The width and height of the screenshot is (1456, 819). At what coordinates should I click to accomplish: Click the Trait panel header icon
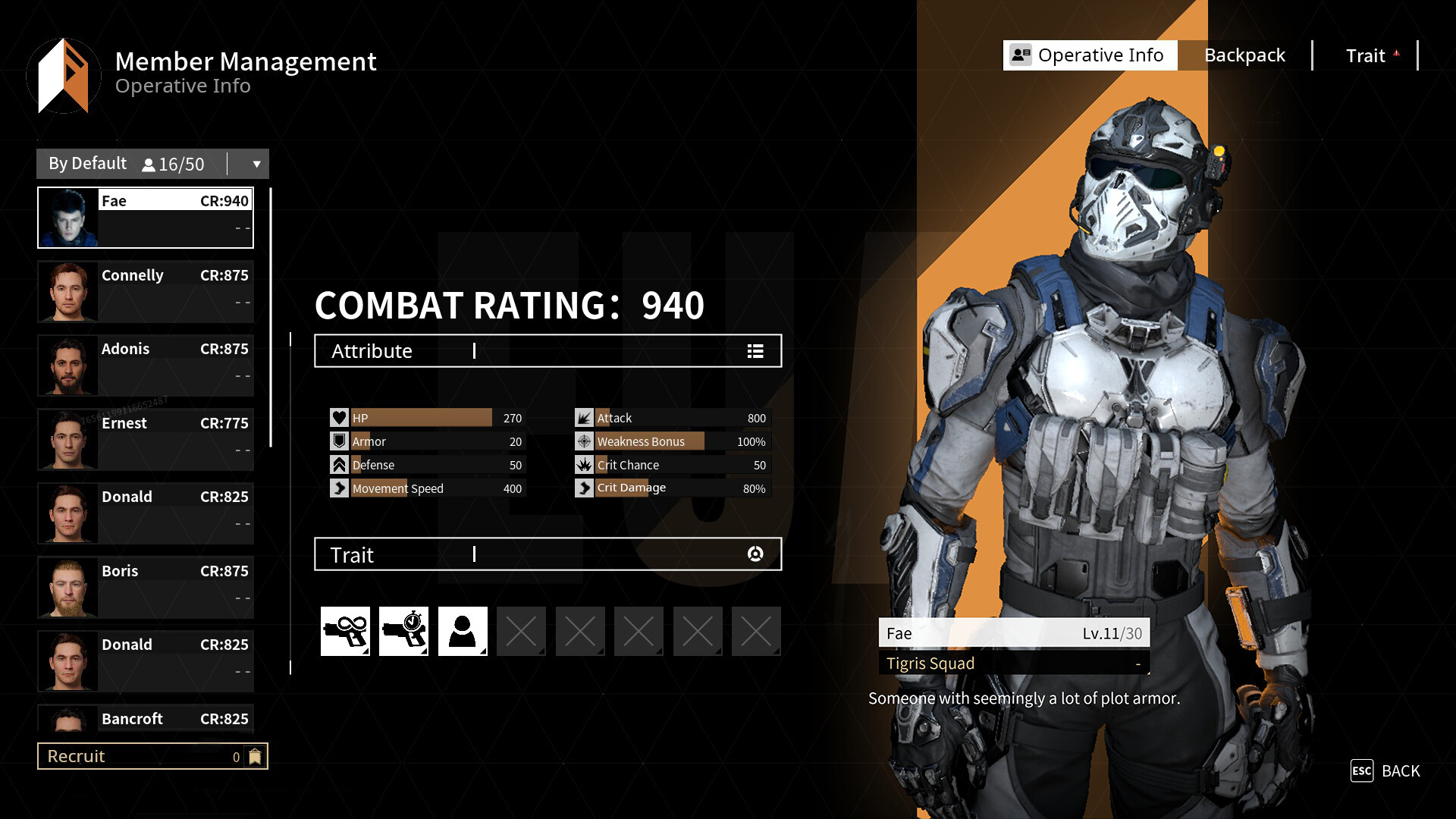(755, 554)
